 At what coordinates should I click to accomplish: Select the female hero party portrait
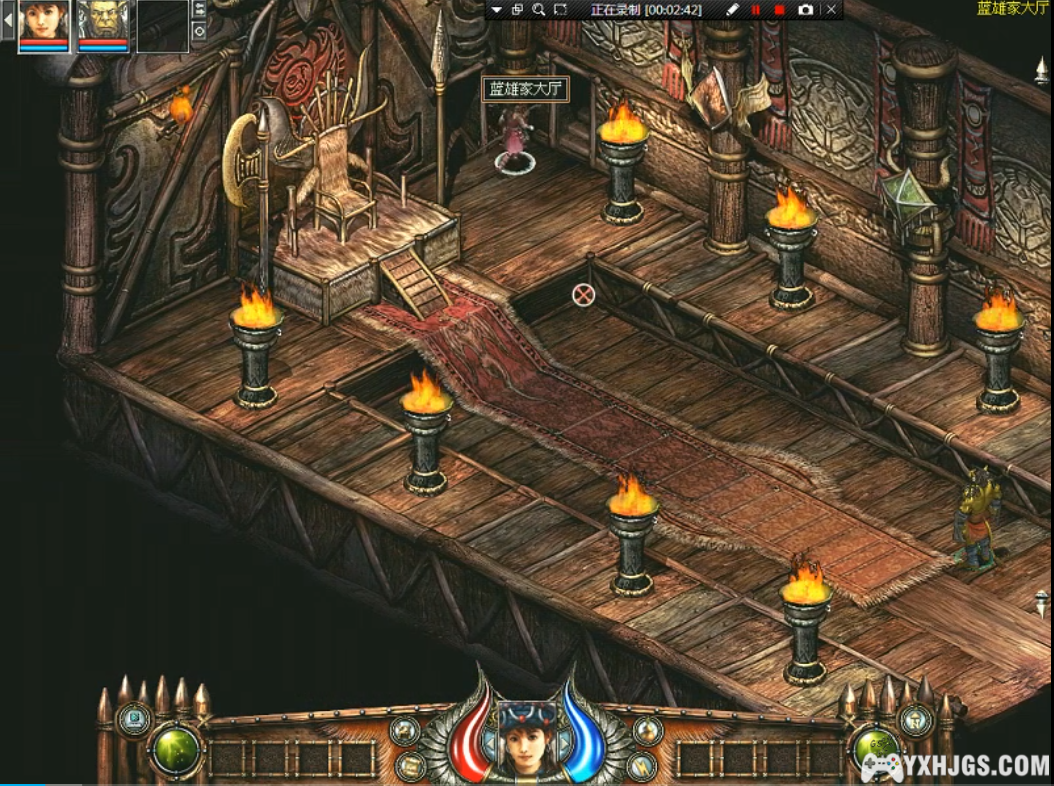point(44,21)
